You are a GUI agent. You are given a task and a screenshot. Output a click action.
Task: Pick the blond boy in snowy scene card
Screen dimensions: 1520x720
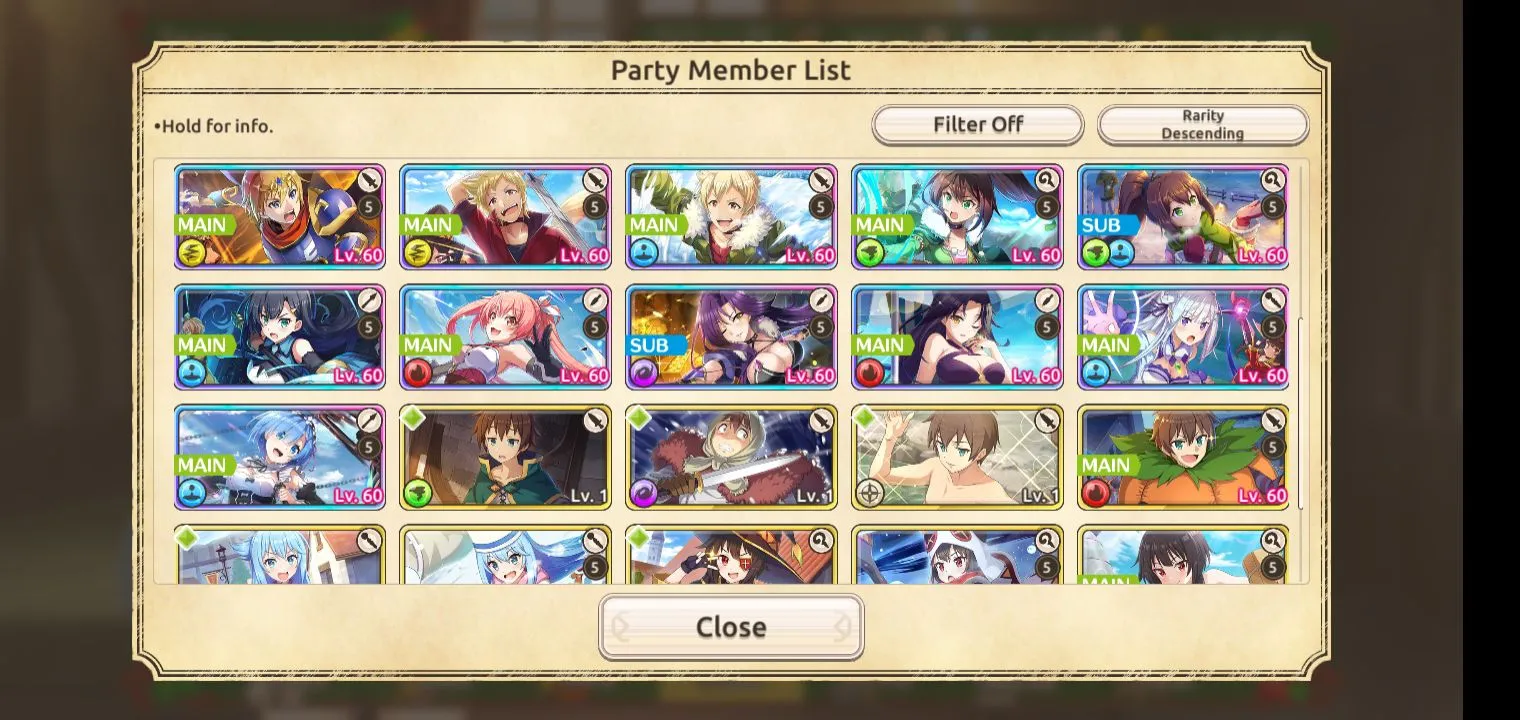pos(731,217)
